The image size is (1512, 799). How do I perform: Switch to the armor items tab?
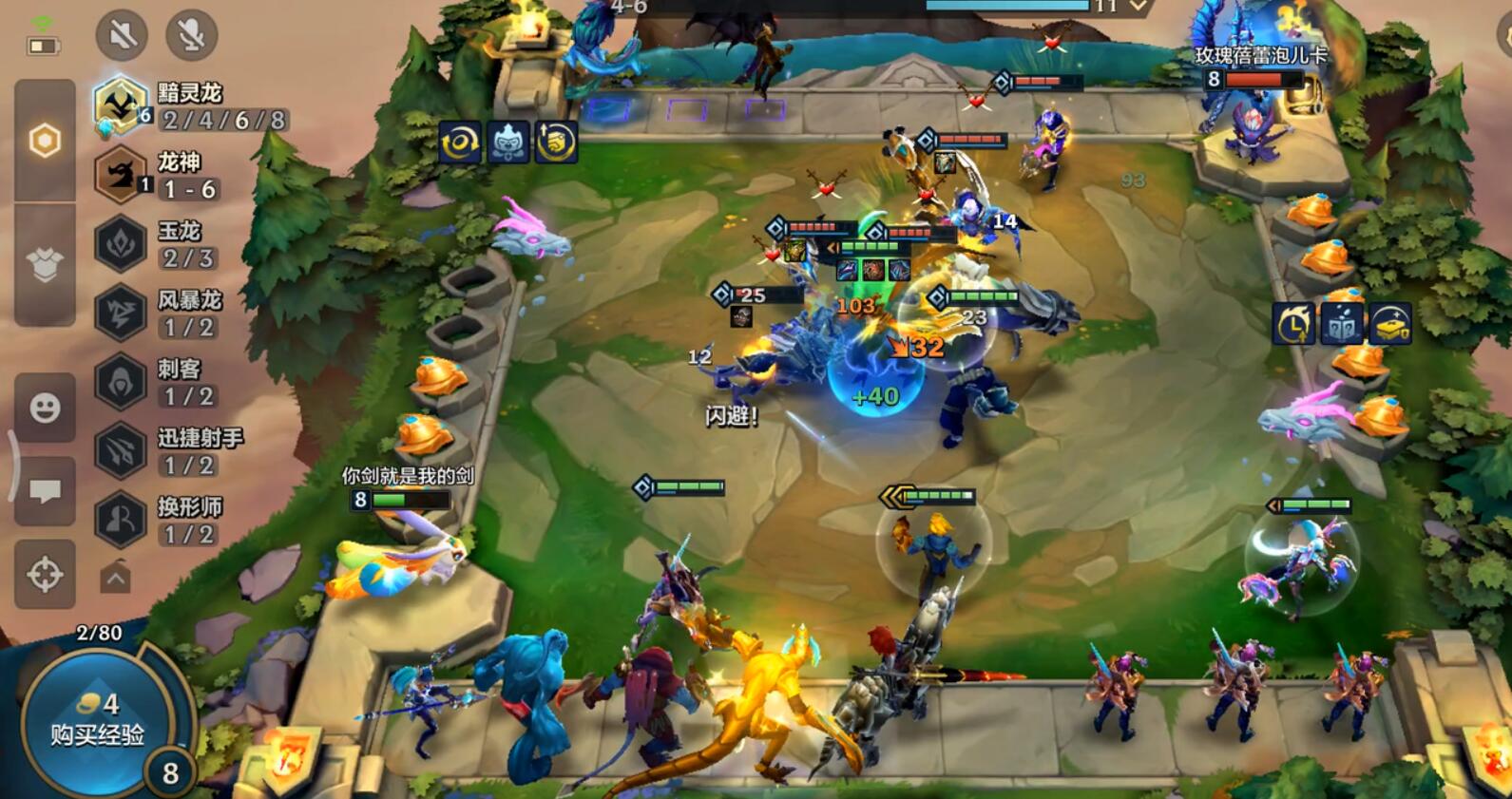pyautogui.click(x=45, y=265)
